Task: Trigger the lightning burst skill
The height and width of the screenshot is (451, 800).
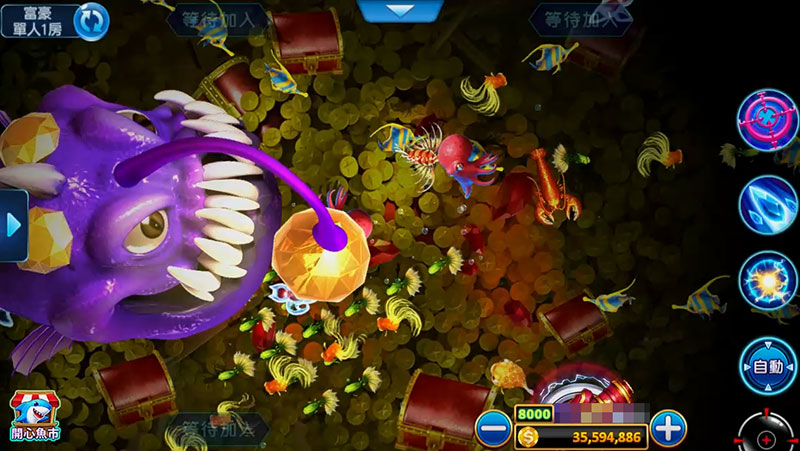Action: tap(767, 280)
